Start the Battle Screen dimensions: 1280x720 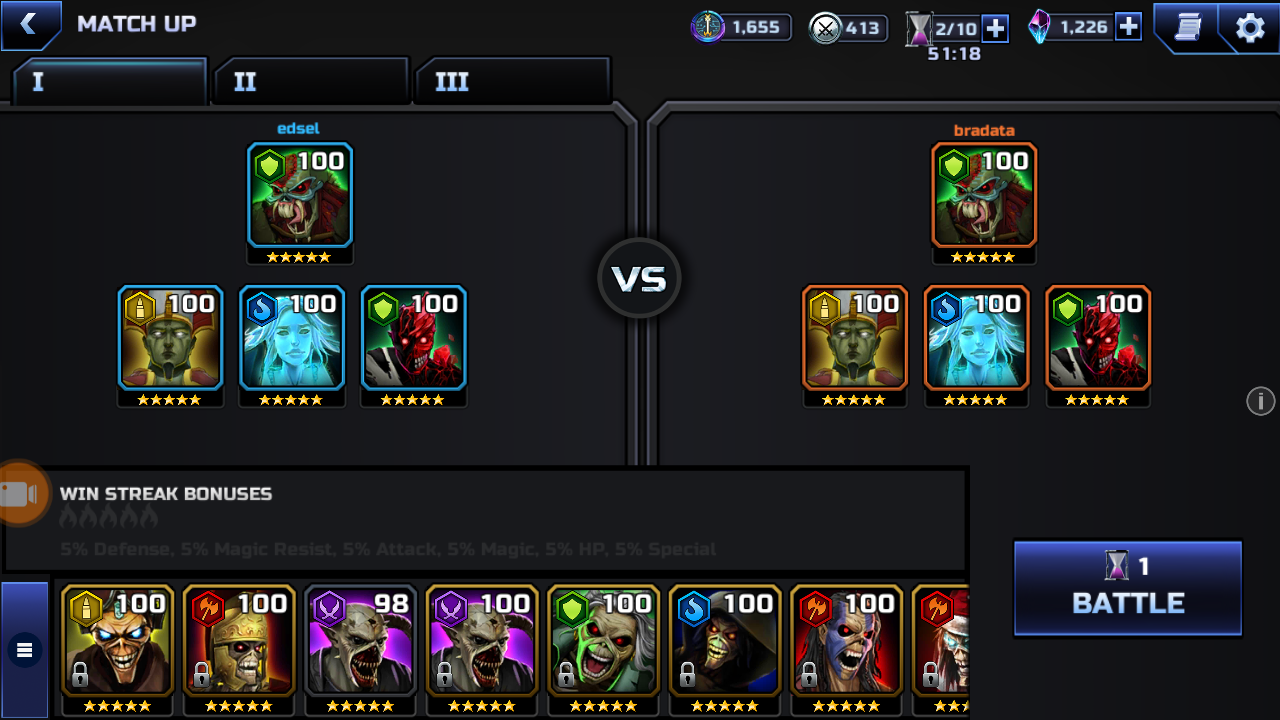1127,589
